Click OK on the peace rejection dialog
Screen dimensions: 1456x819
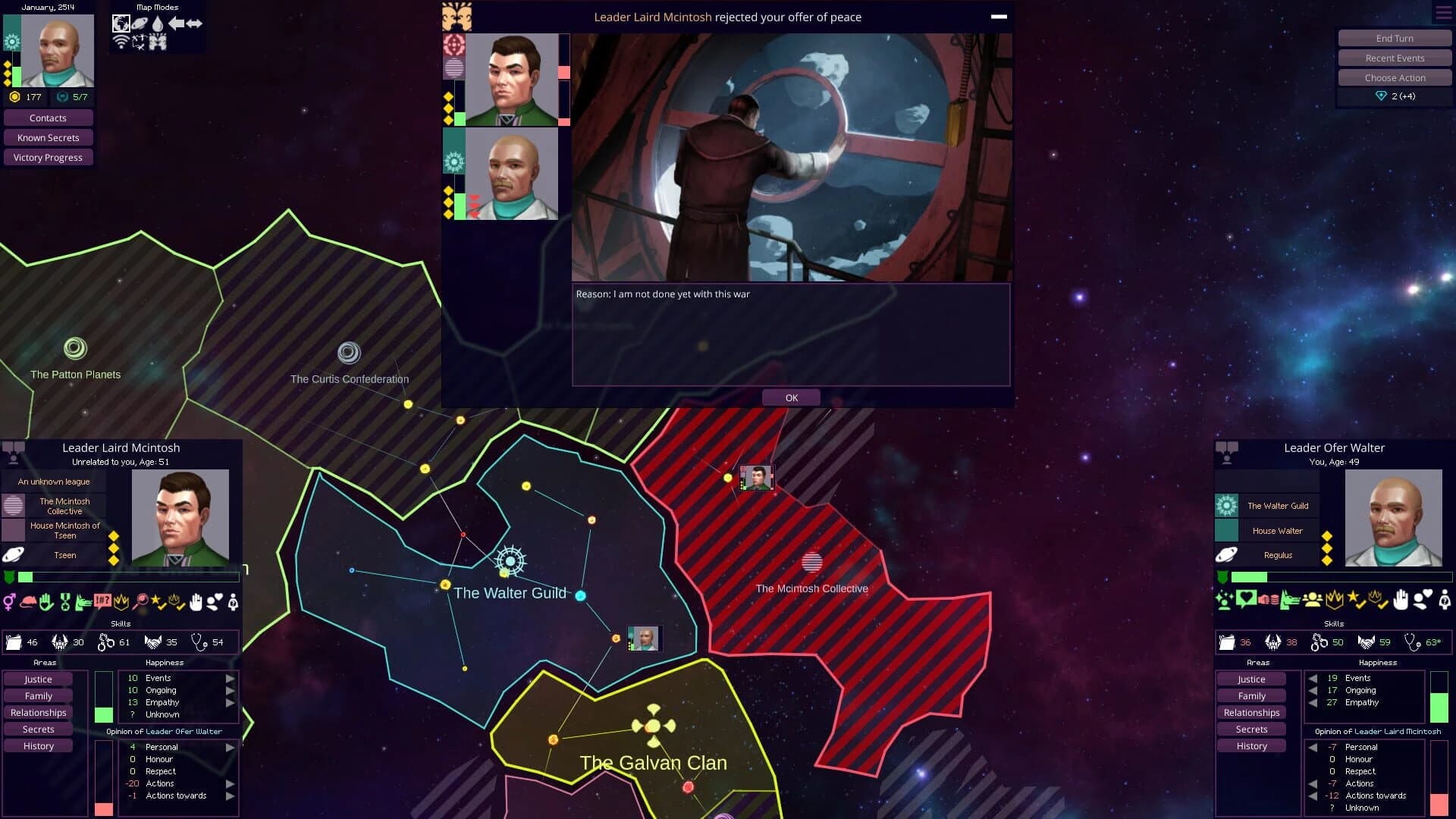792,397
